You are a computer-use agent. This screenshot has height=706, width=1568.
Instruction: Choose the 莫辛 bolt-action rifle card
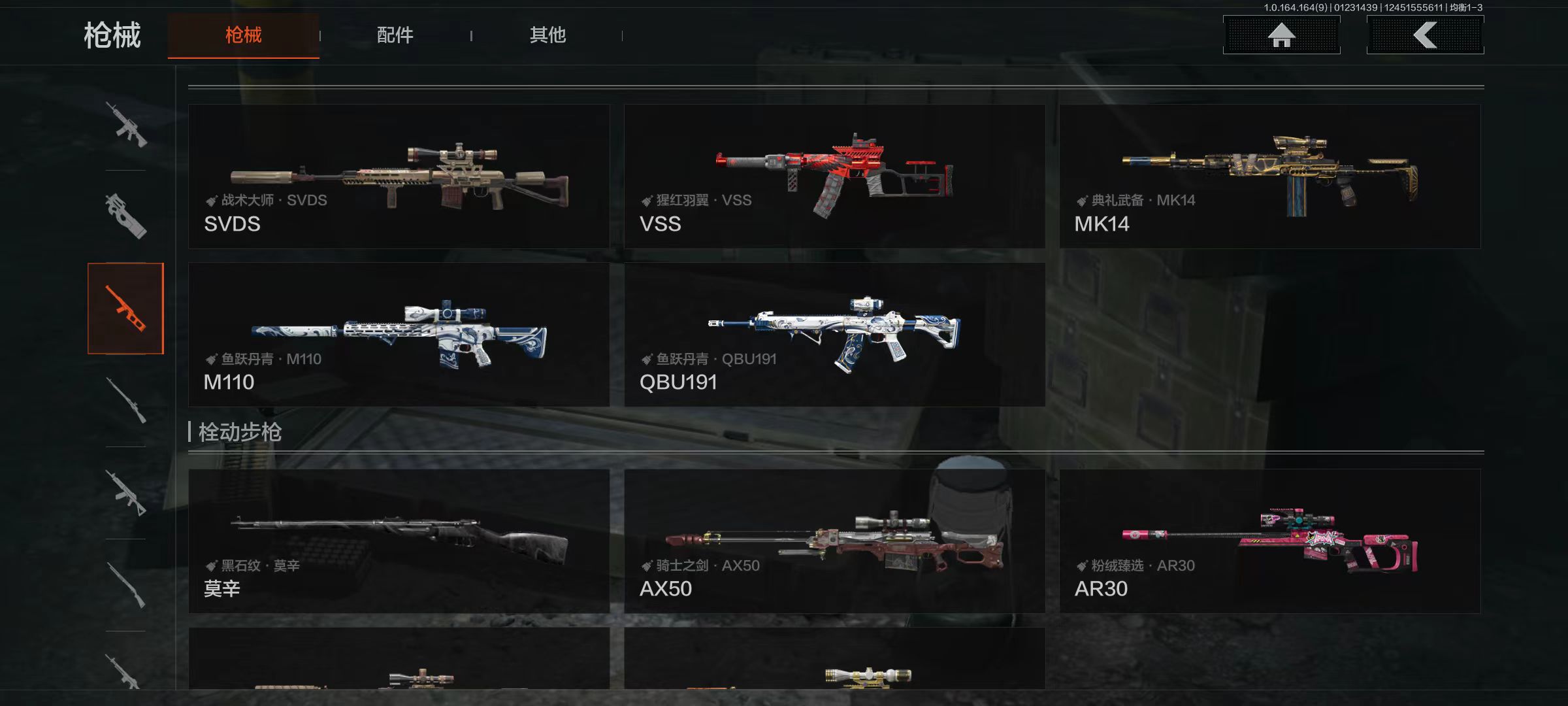399,541
